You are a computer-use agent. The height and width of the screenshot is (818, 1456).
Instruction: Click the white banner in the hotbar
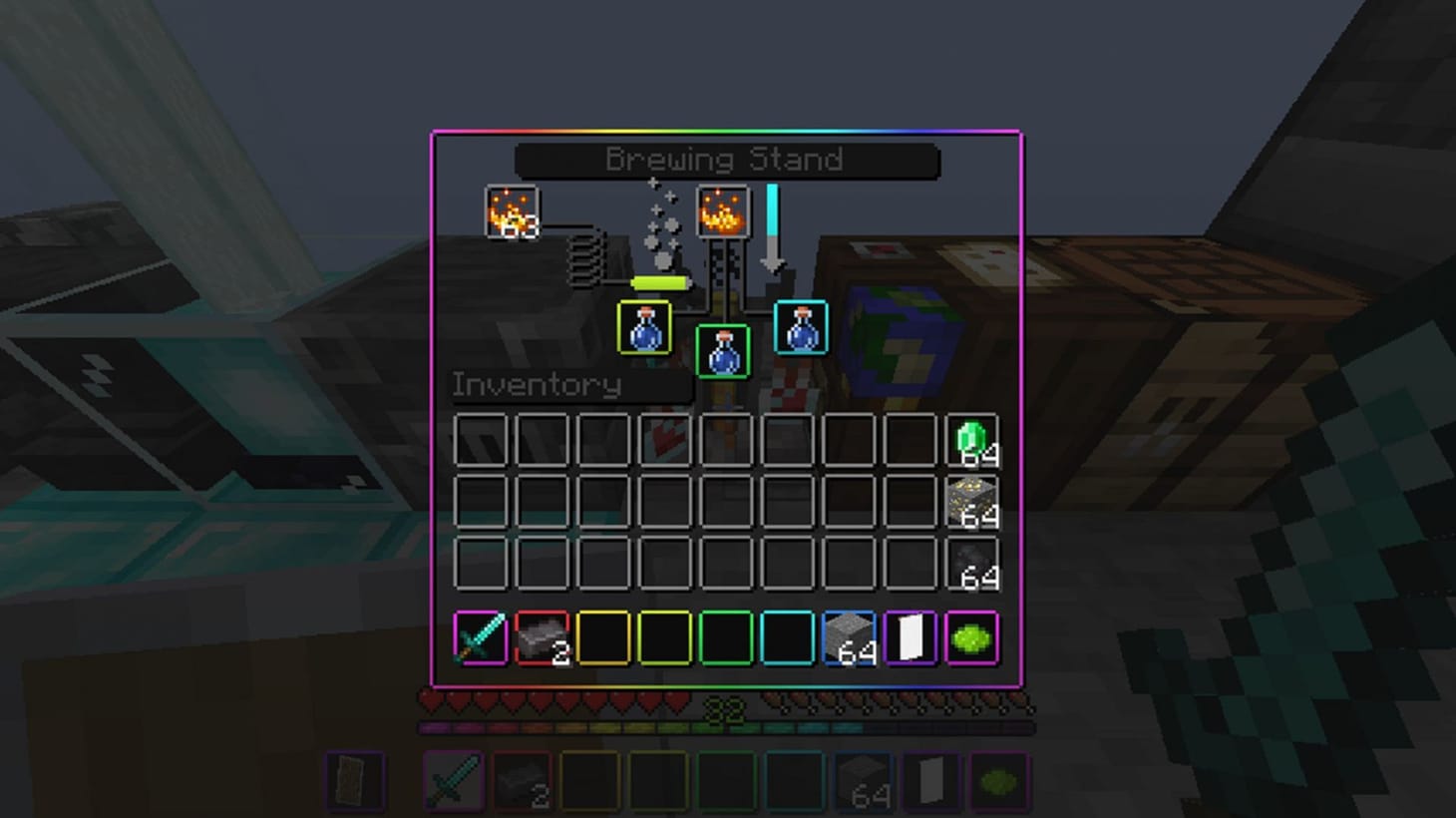click(x=910, y=638)
